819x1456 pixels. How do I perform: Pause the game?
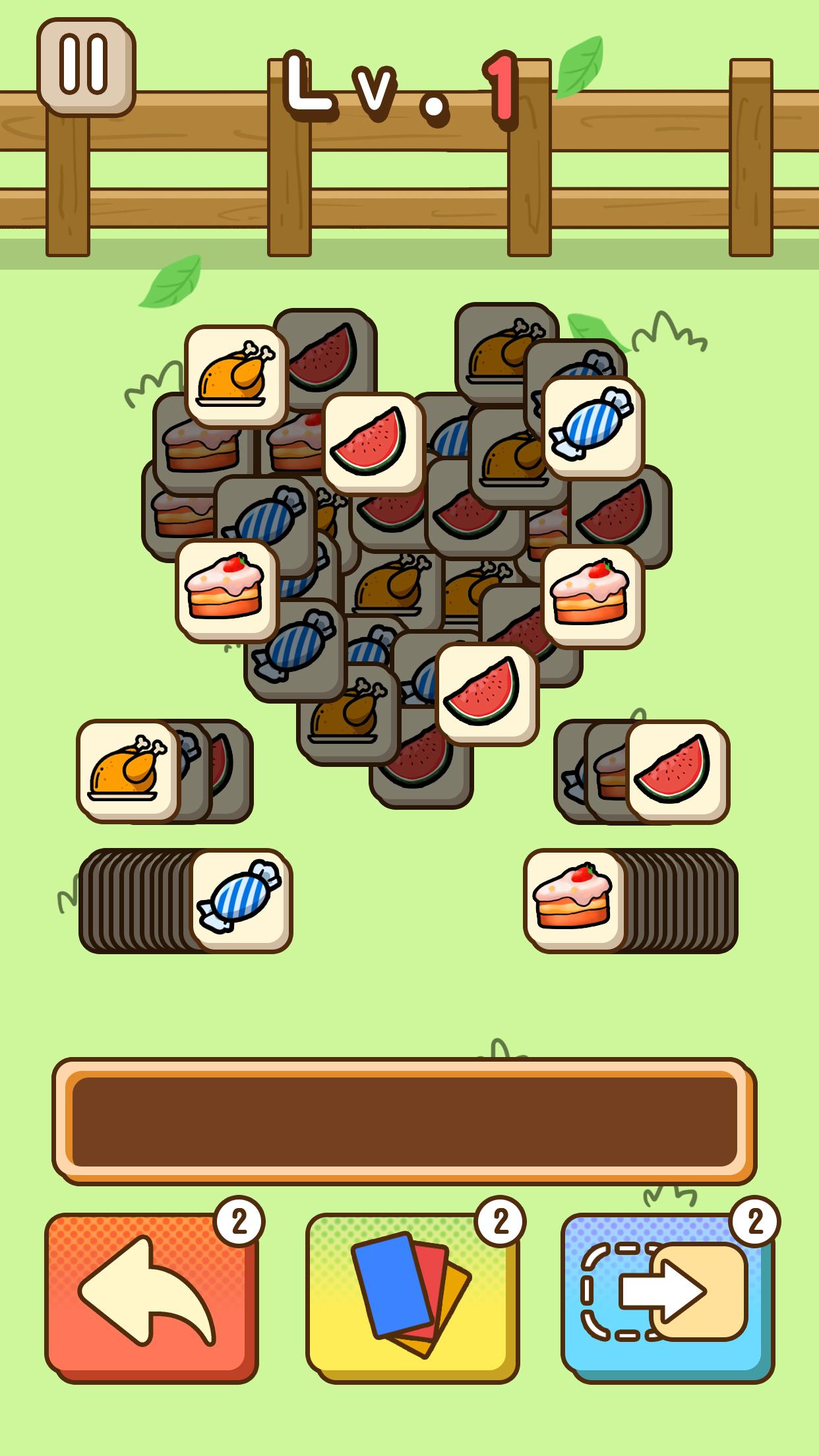[x=85, y=66]
